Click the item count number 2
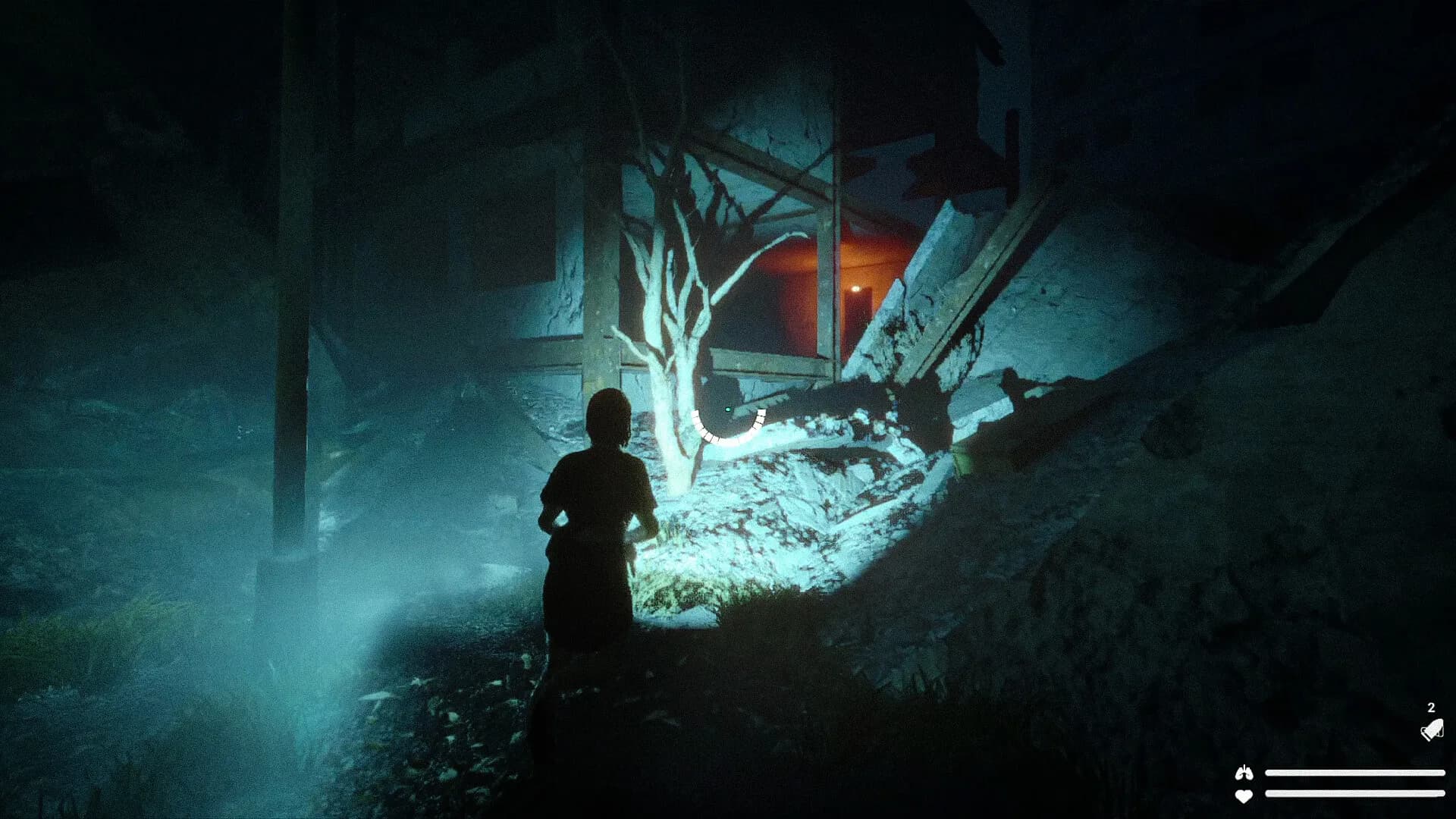 tap(1429, 708)
